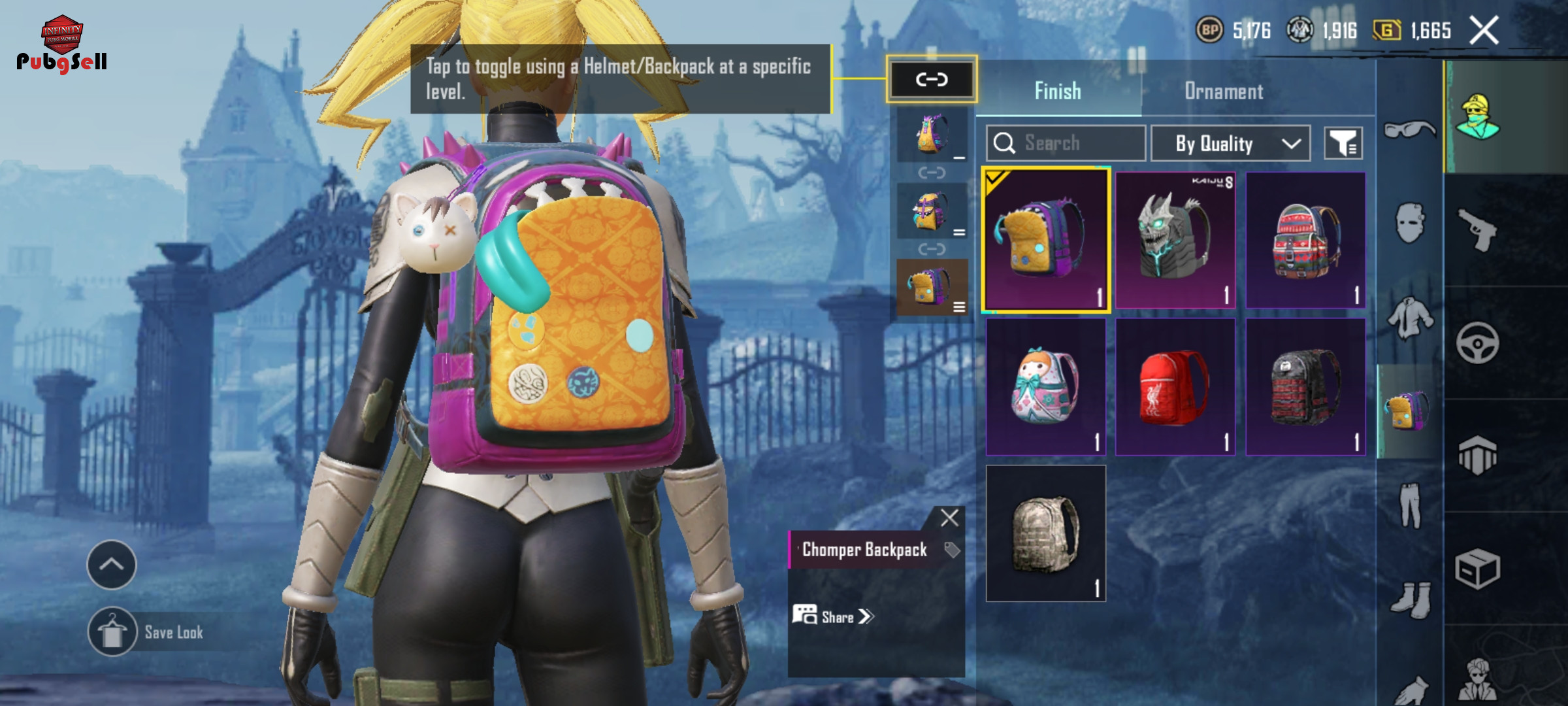Image resolution: width=1568 pixels, height=706 pixels.
Task: Click the backpack Search field
Action: coord(1066,143)
